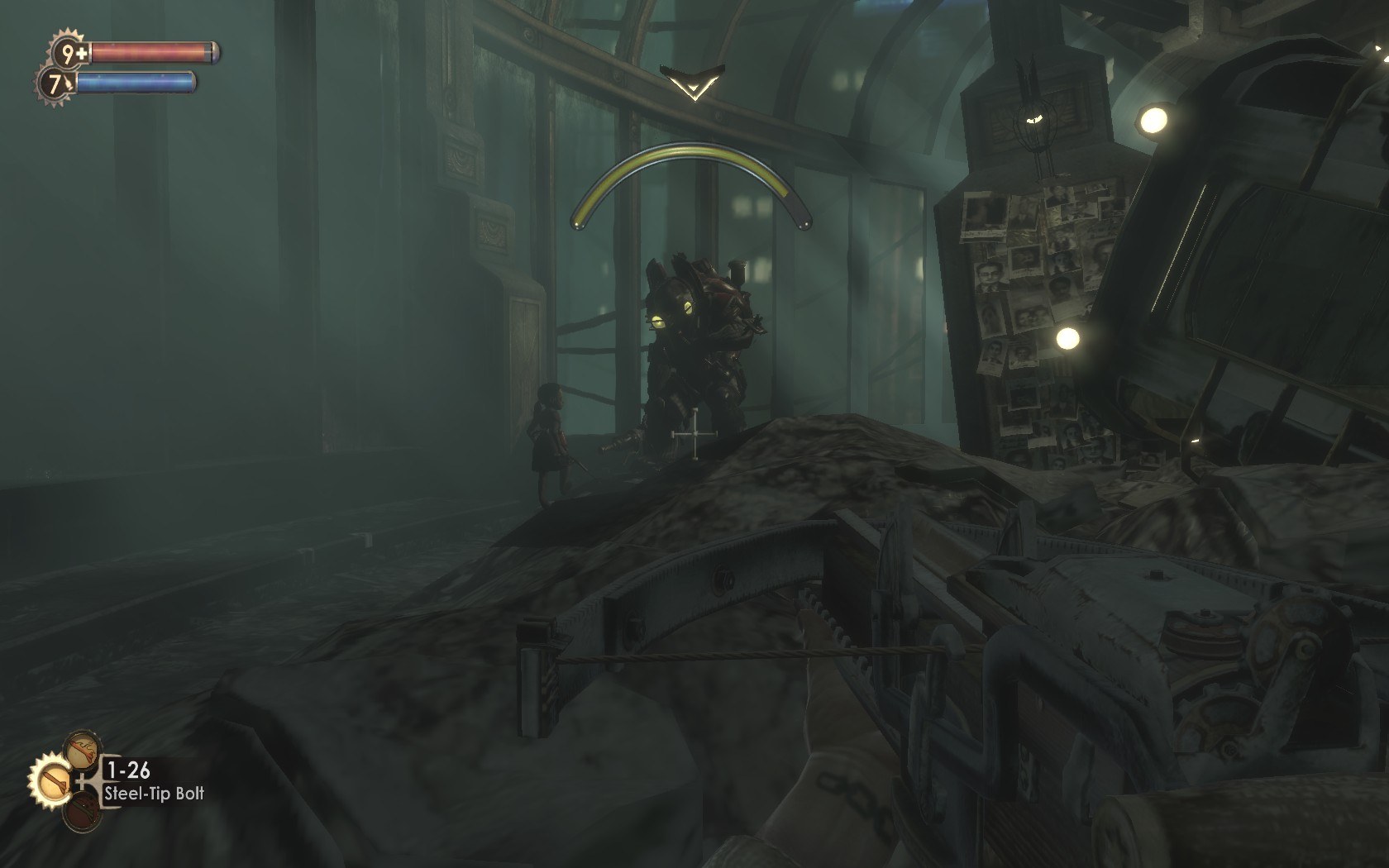Click the EVE hypo counter gear

(x=55, y=83)
